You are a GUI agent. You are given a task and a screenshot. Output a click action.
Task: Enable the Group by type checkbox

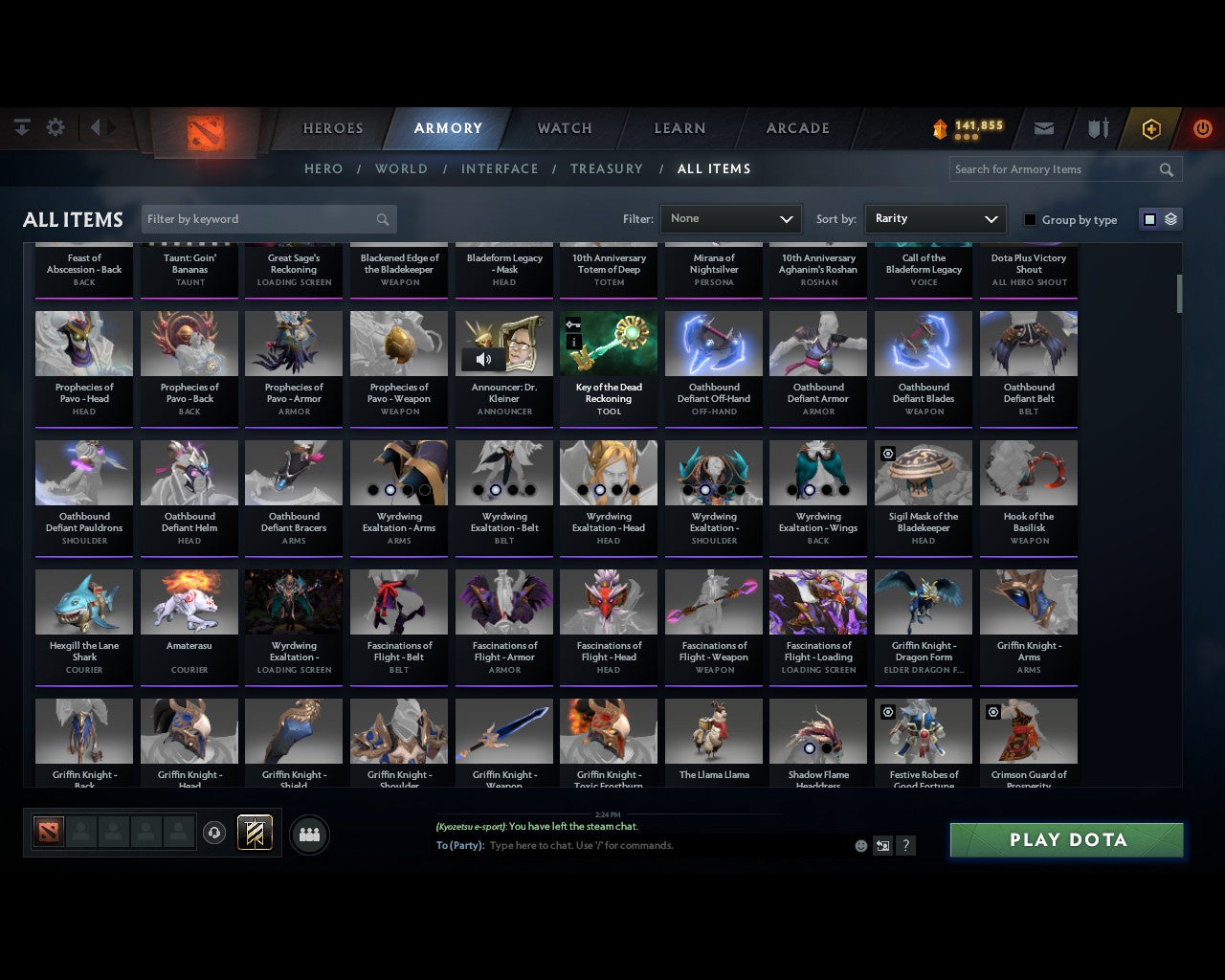pyautogui.click(x=1030, y=219)
